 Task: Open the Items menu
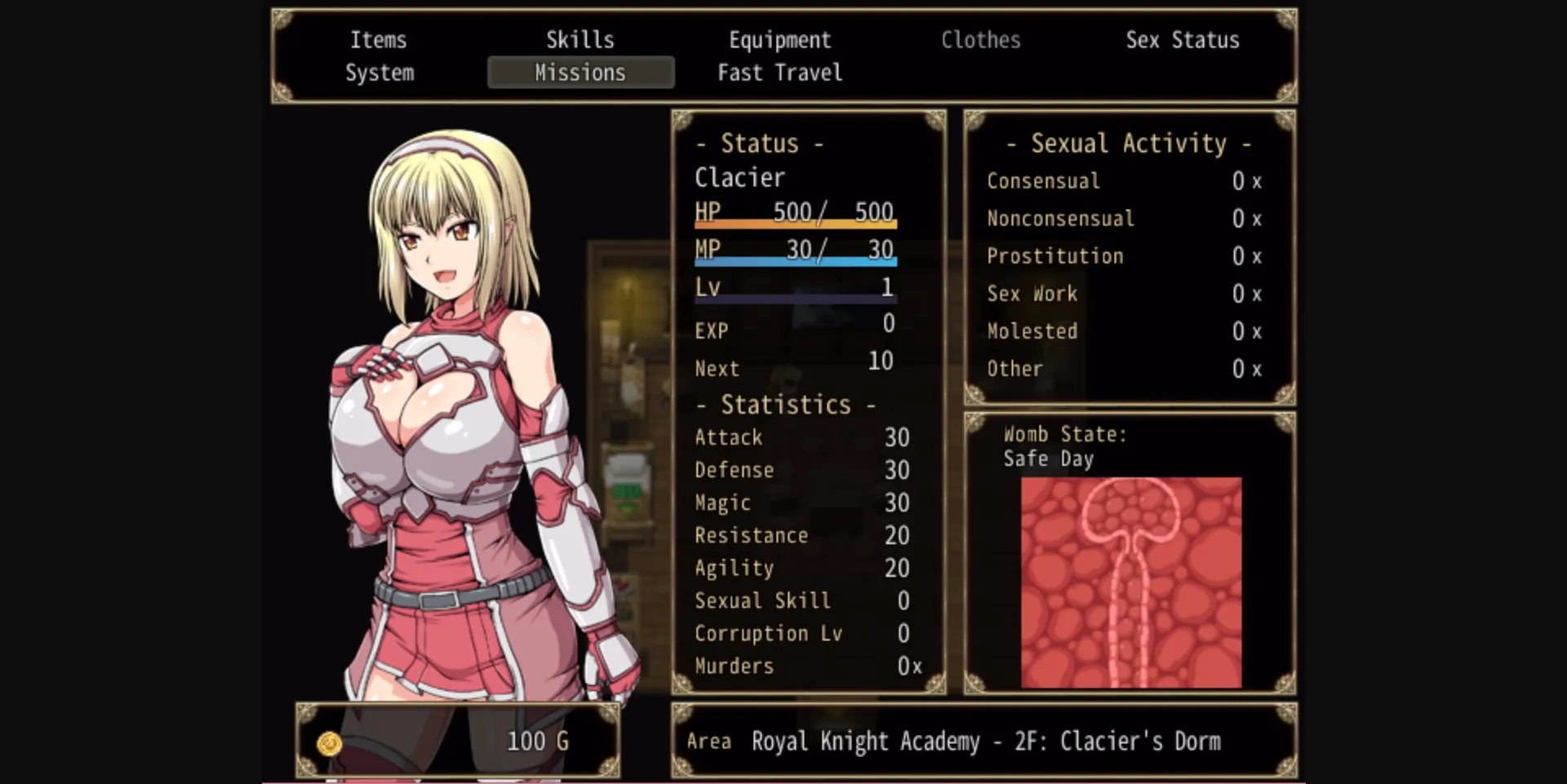click(x=378, y=39)
